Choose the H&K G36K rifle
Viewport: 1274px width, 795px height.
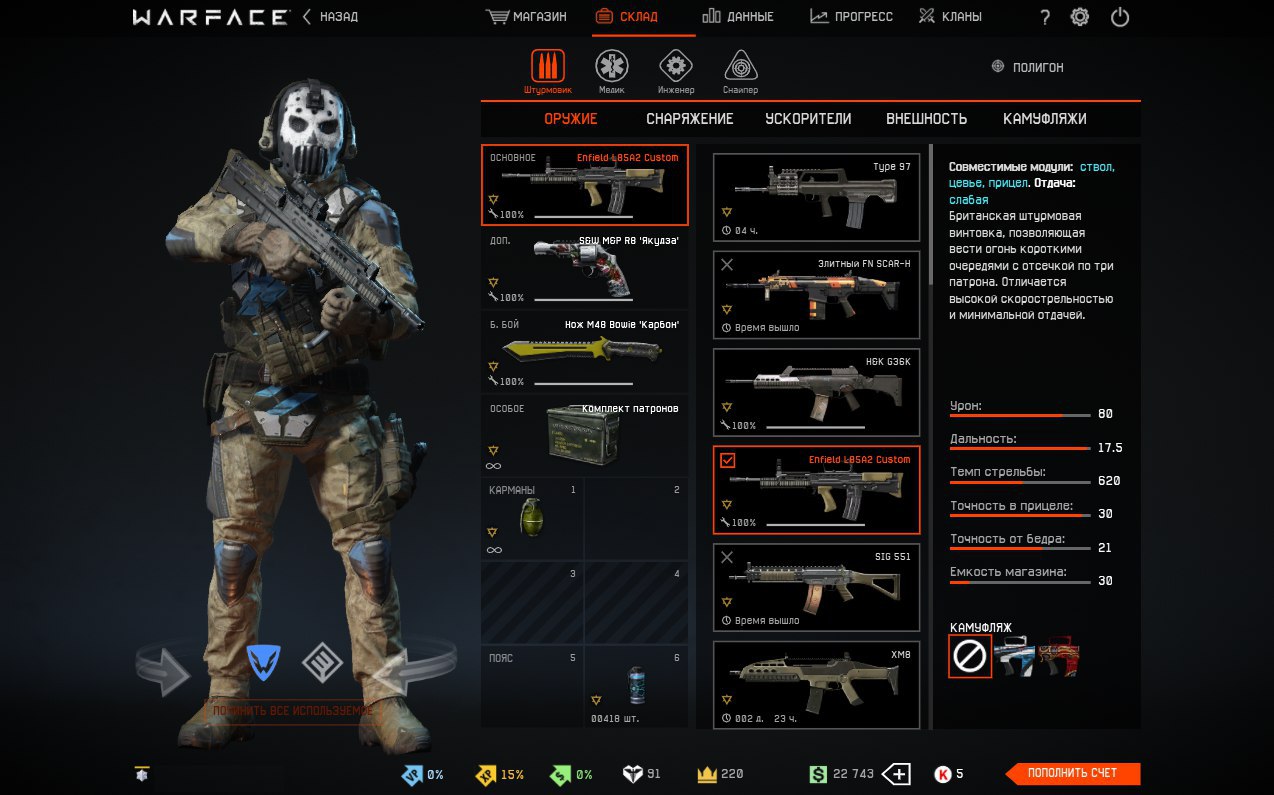click(816, 392)
